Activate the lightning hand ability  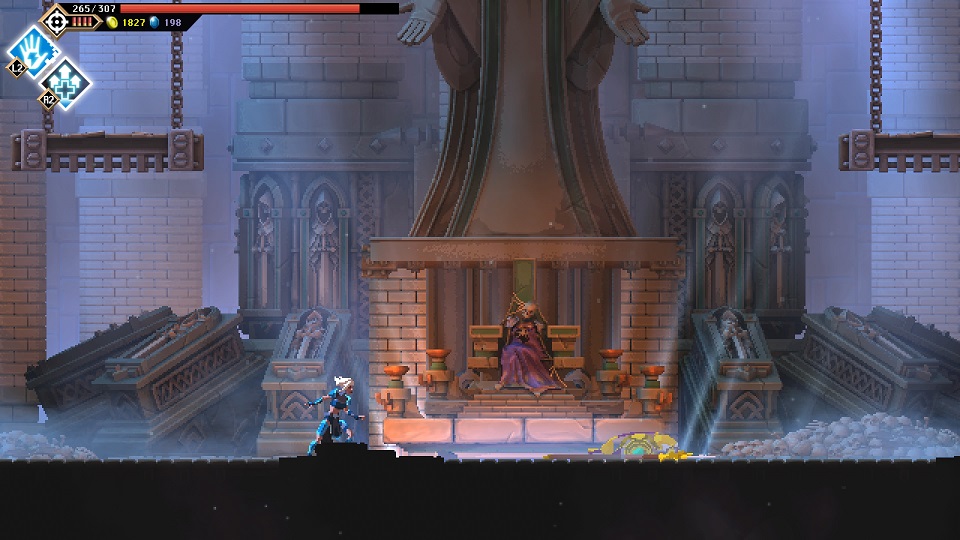pos(33,49)
